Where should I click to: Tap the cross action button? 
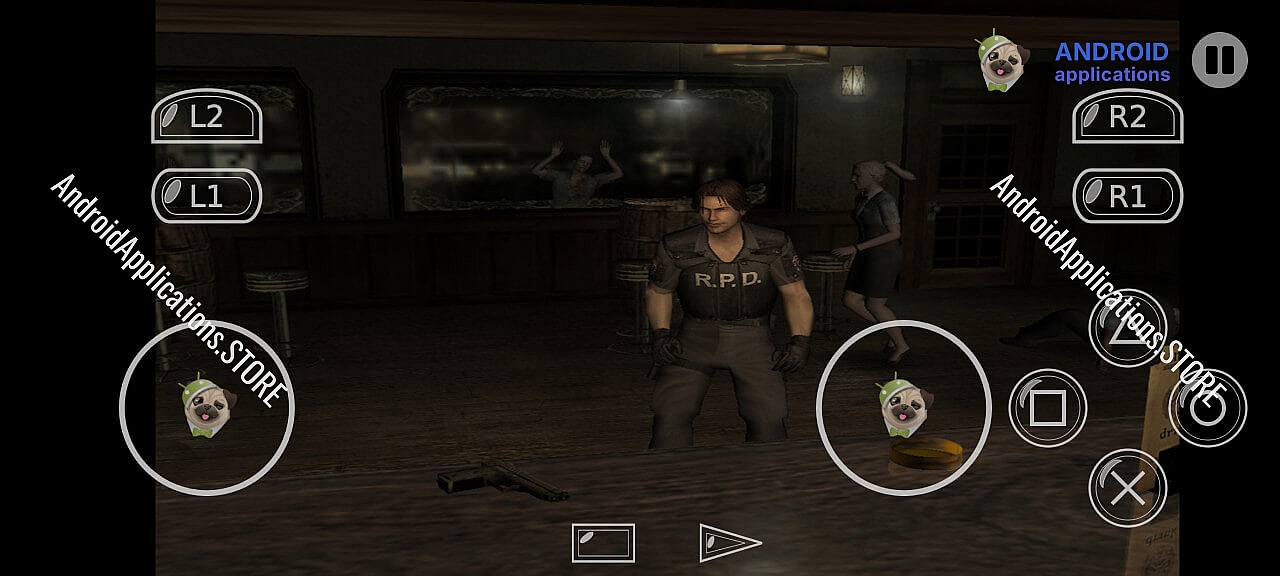[1127, 488]
